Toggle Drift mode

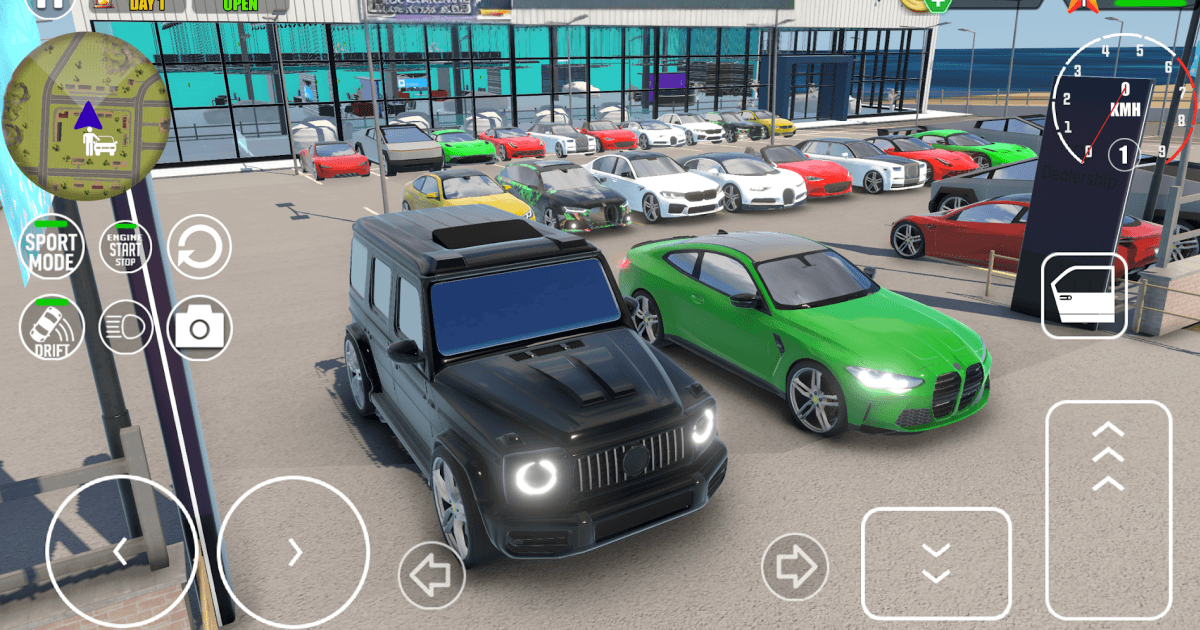51,327
